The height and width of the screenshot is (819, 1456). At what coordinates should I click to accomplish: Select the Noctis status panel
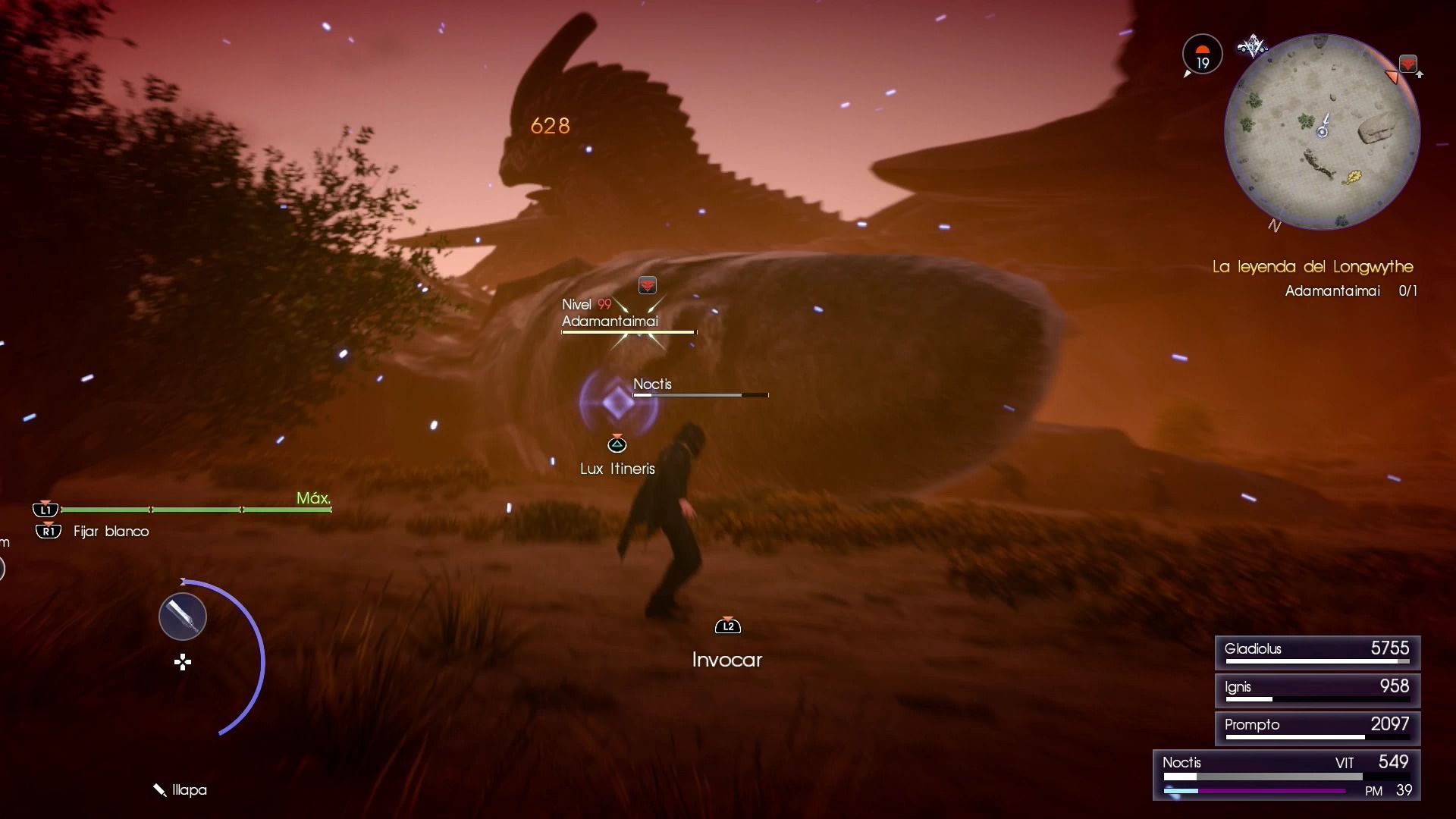[1286, 775]
